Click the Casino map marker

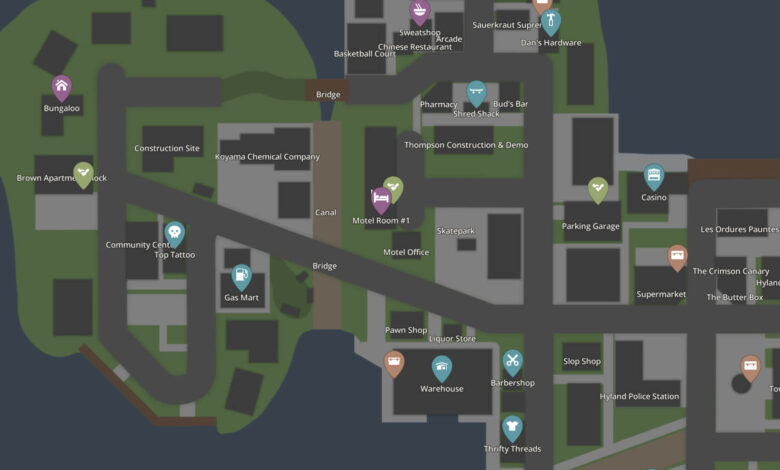[654, 177]
